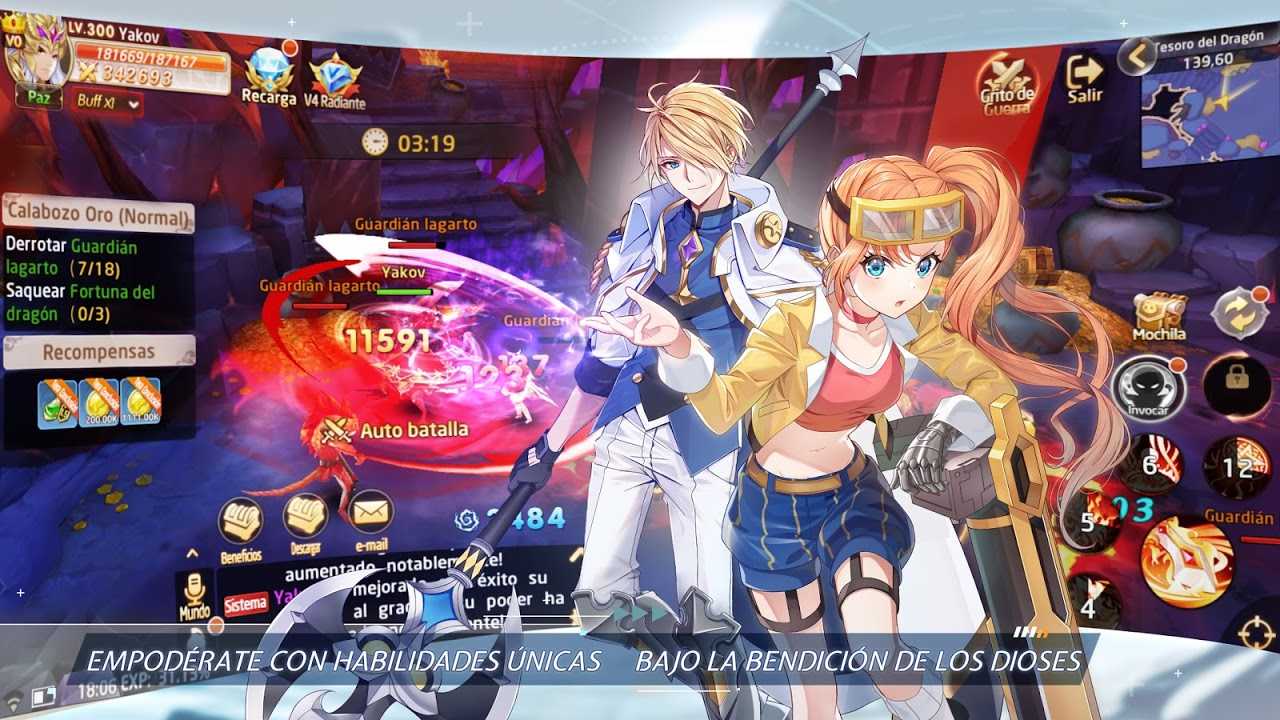Open the Recarga diamond shop
This screenshot has height=720, width=1280.
pyautogui.click(x=268, y=76)
